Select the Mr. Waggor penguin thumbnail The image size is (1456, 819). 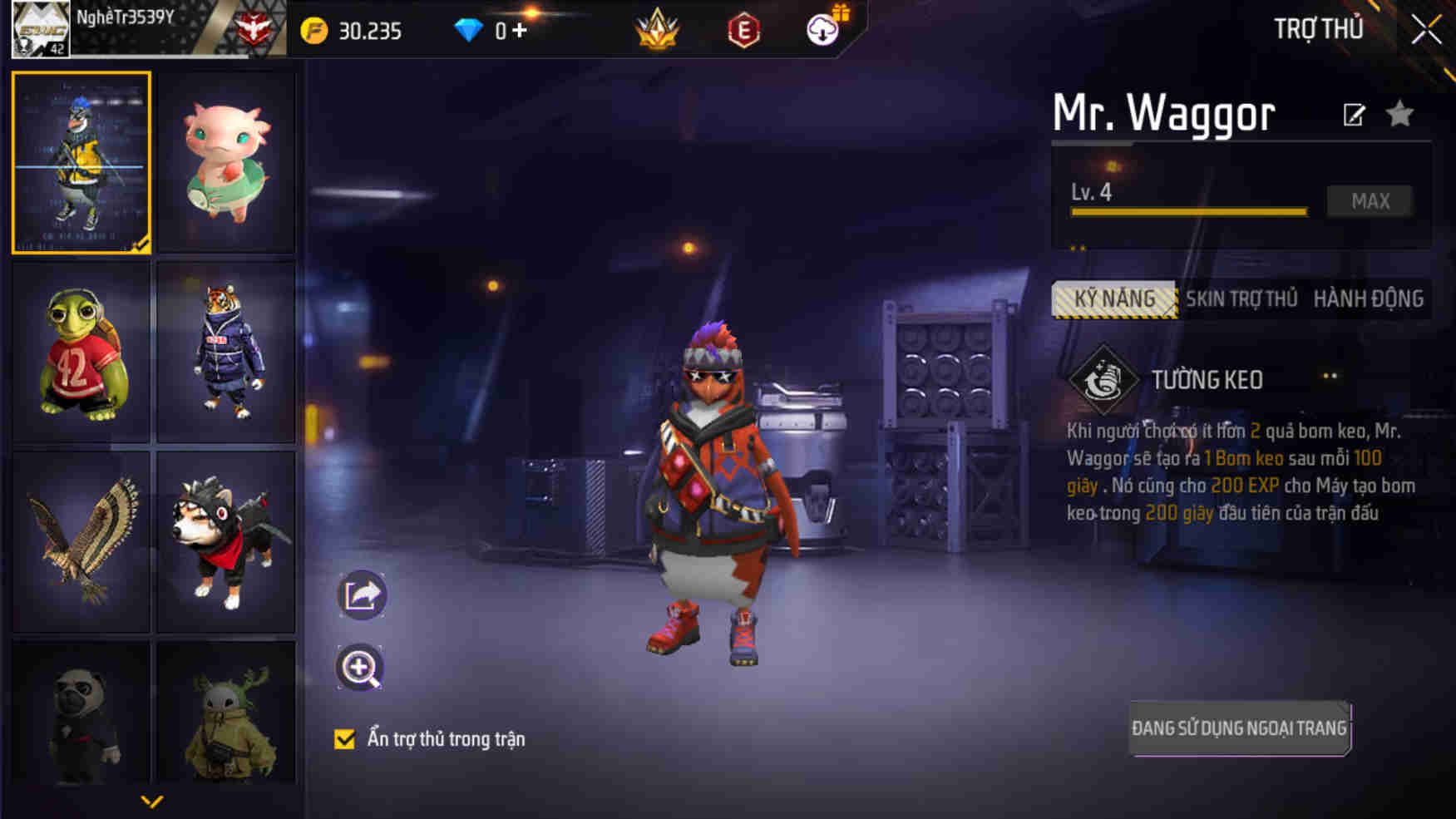coord(81,162)
